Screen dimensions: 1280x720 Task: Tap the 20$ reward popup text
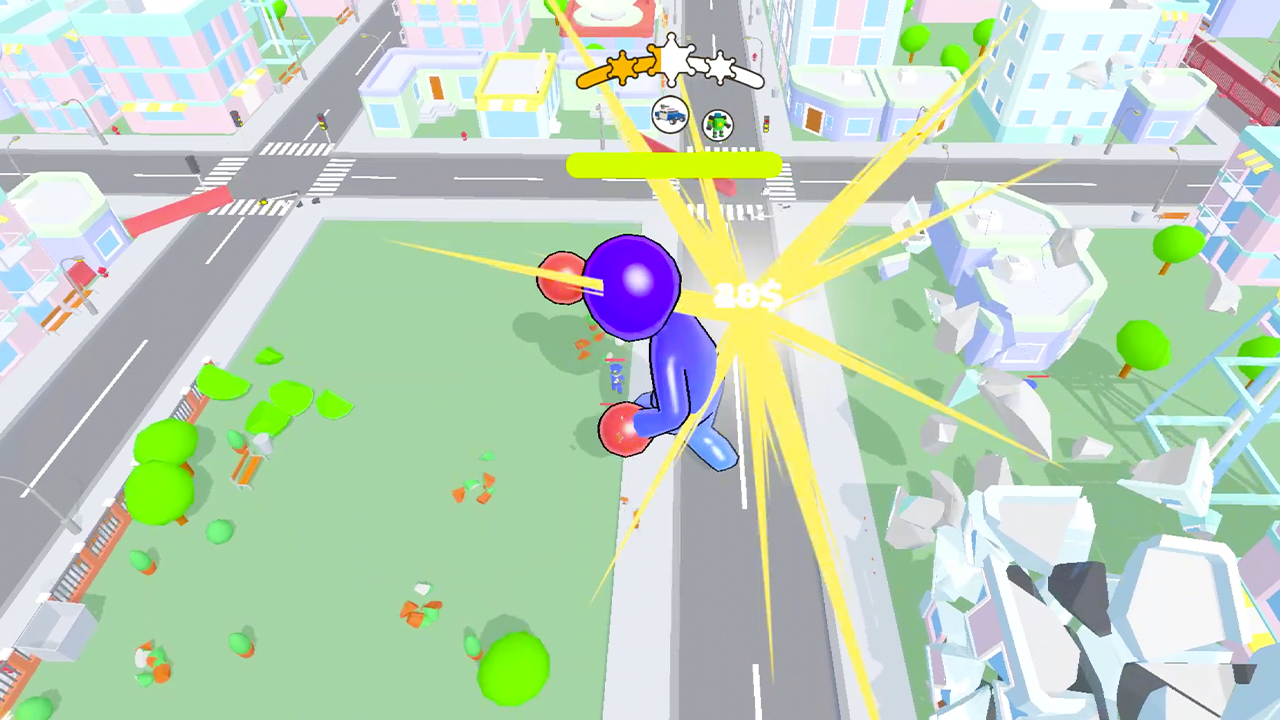point(745,295)
